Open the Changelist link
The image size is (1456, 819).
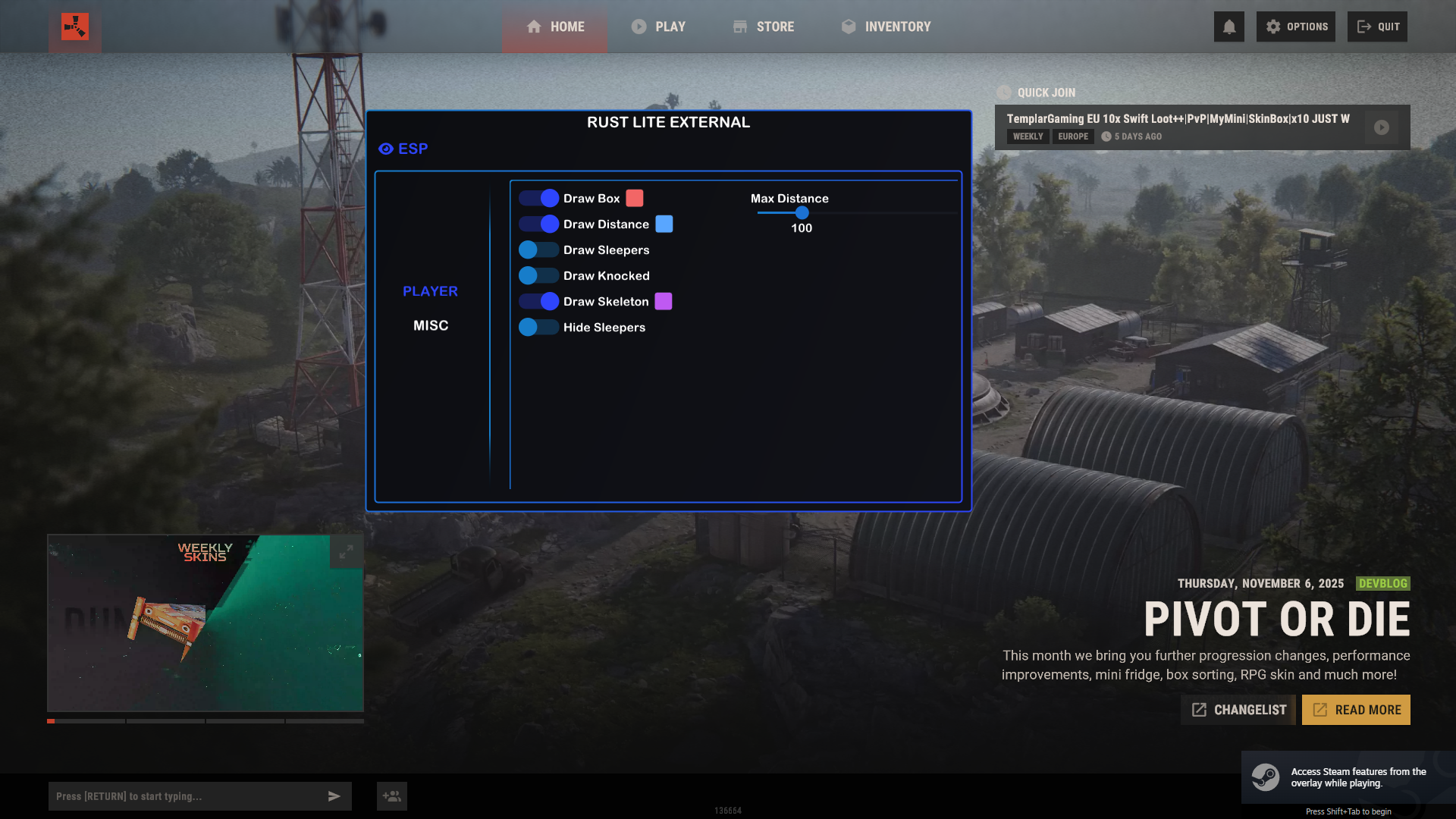(1238, 710)
